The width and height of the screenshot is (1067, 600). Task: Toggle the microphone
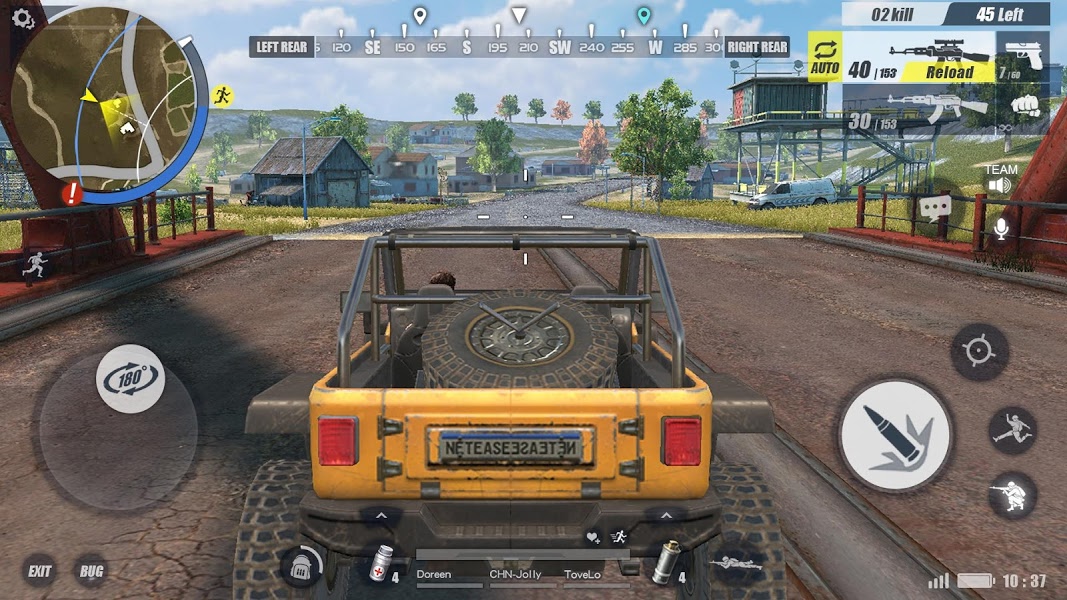coord(1000,228)
